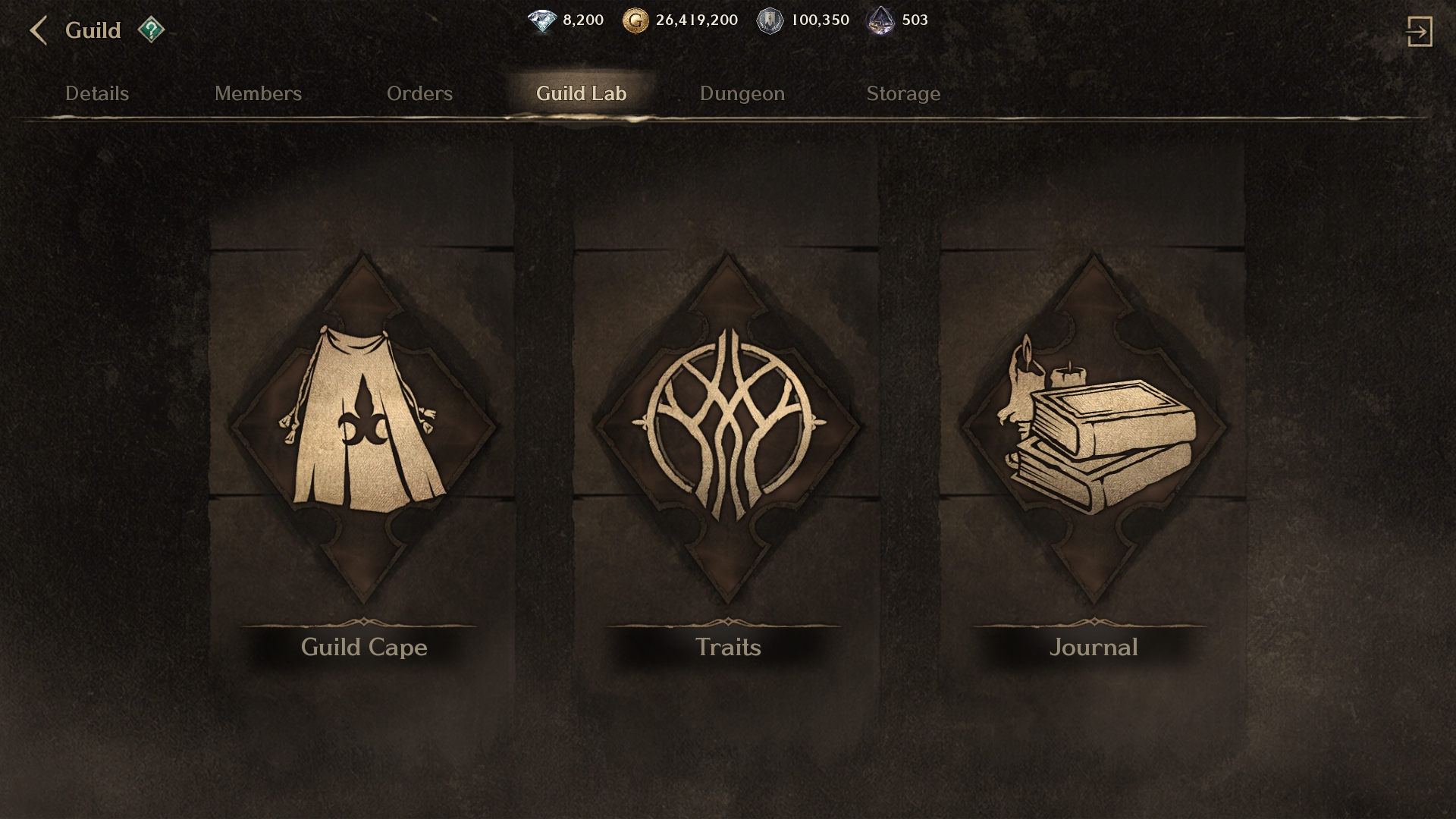The image size is (1456, 819).
Task: Select the silver shield token icon
Action: pos(770,20)
